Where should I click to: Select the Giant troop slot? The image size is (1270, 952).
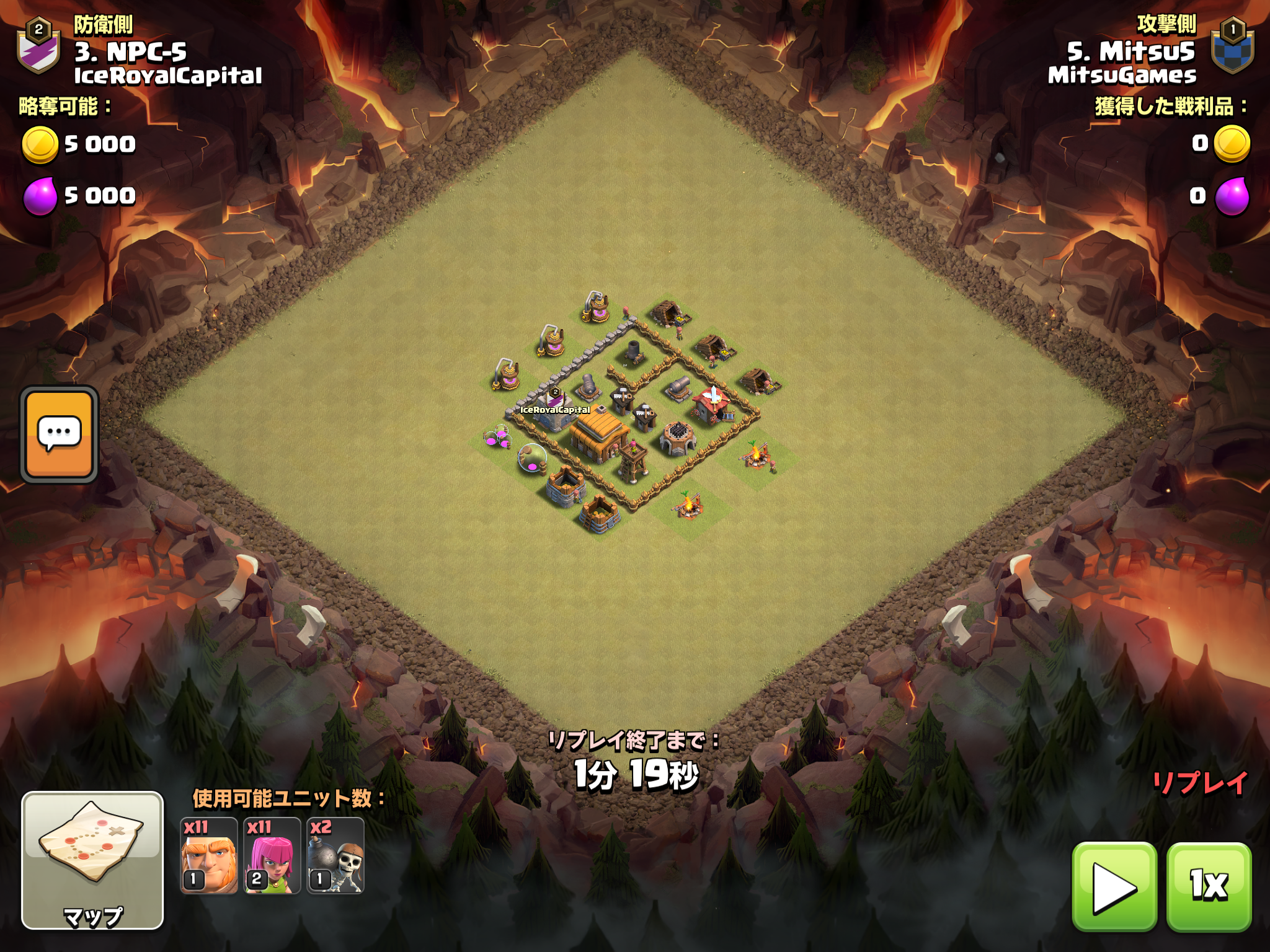coord(209,856)
